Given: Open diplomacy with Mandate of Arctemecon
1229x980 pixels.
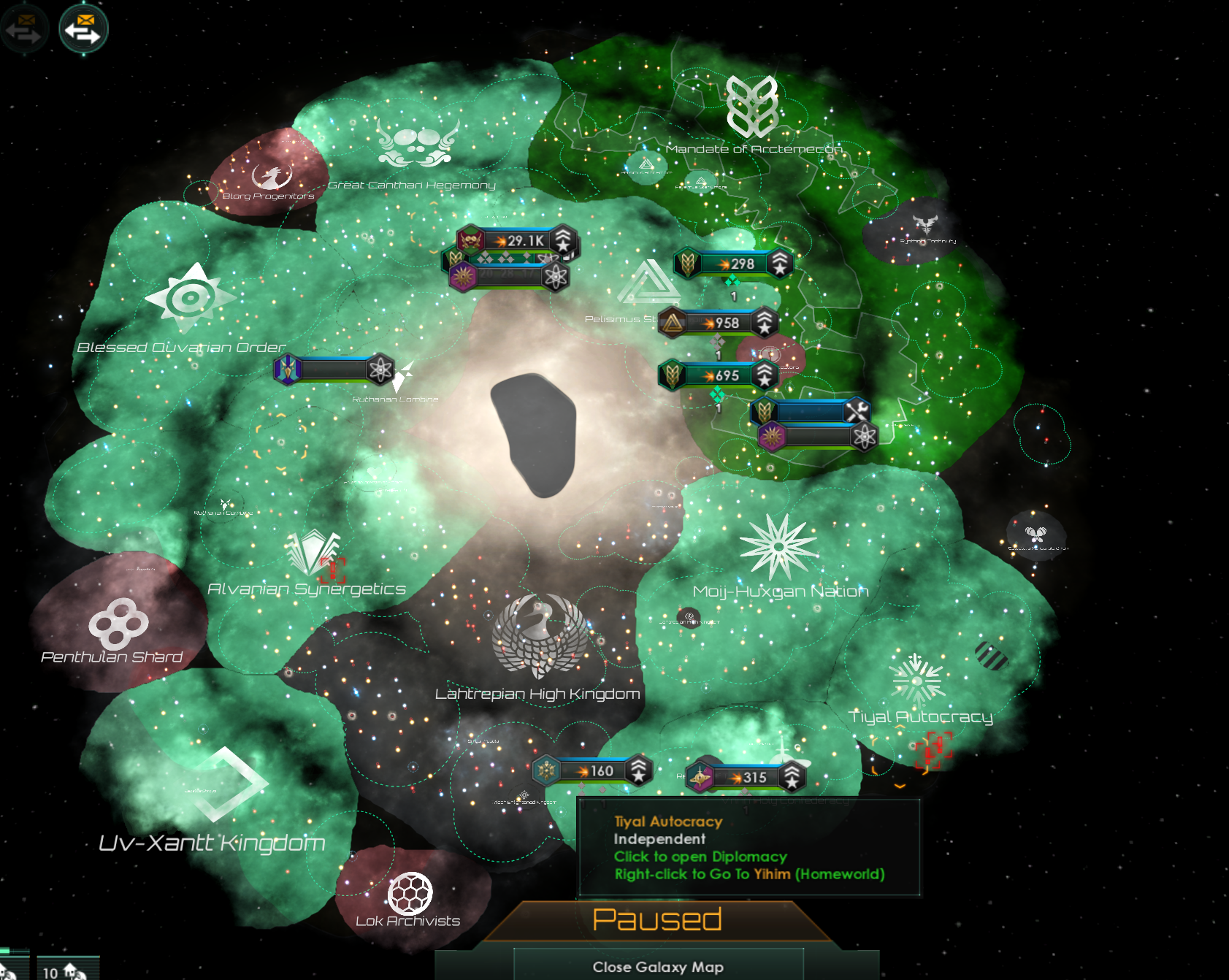Looking at the screenshot, I should (x=751, y=108).
